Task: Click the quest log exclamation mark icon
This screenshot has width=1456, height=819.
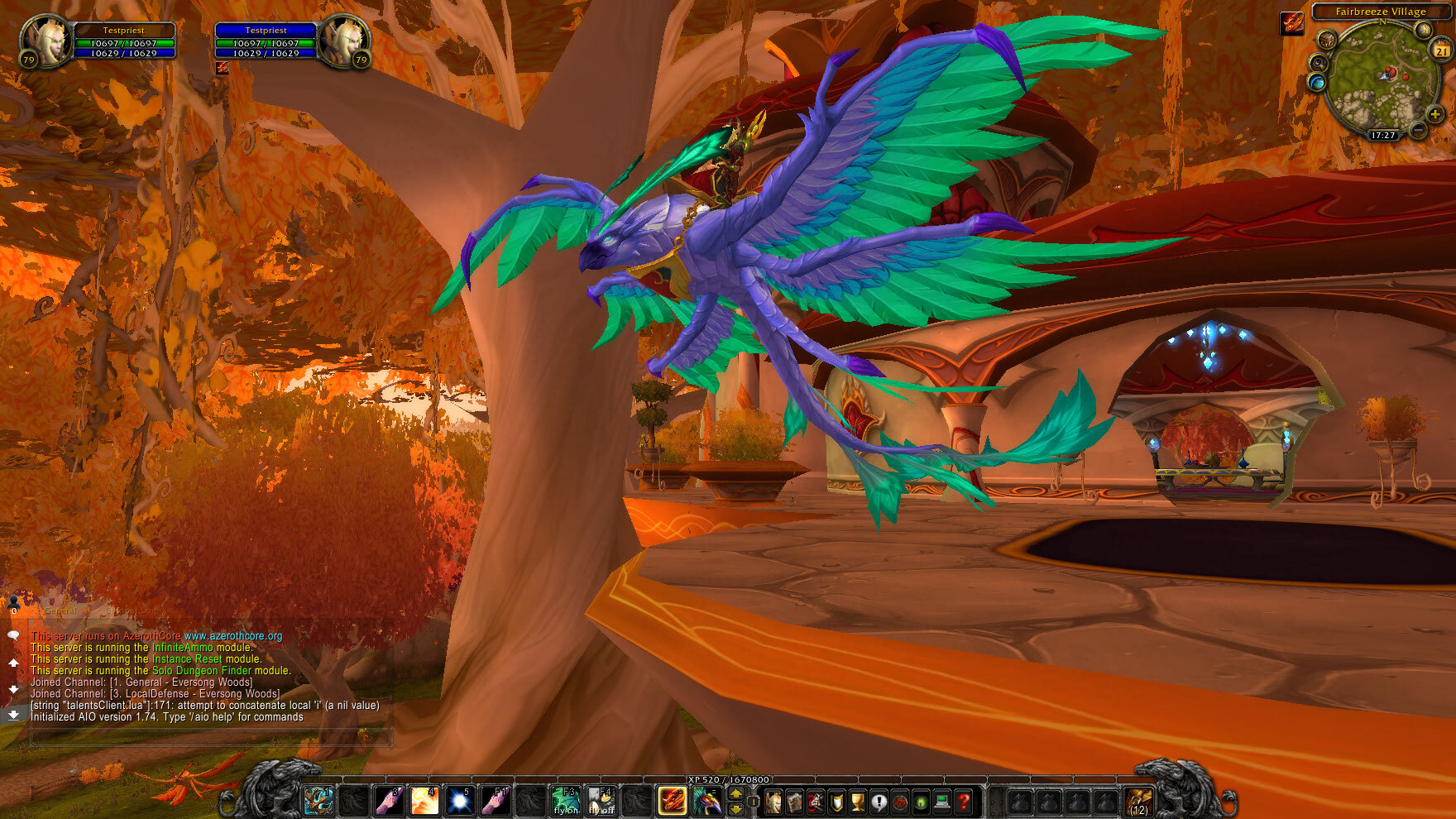Action: click(878, 802)
